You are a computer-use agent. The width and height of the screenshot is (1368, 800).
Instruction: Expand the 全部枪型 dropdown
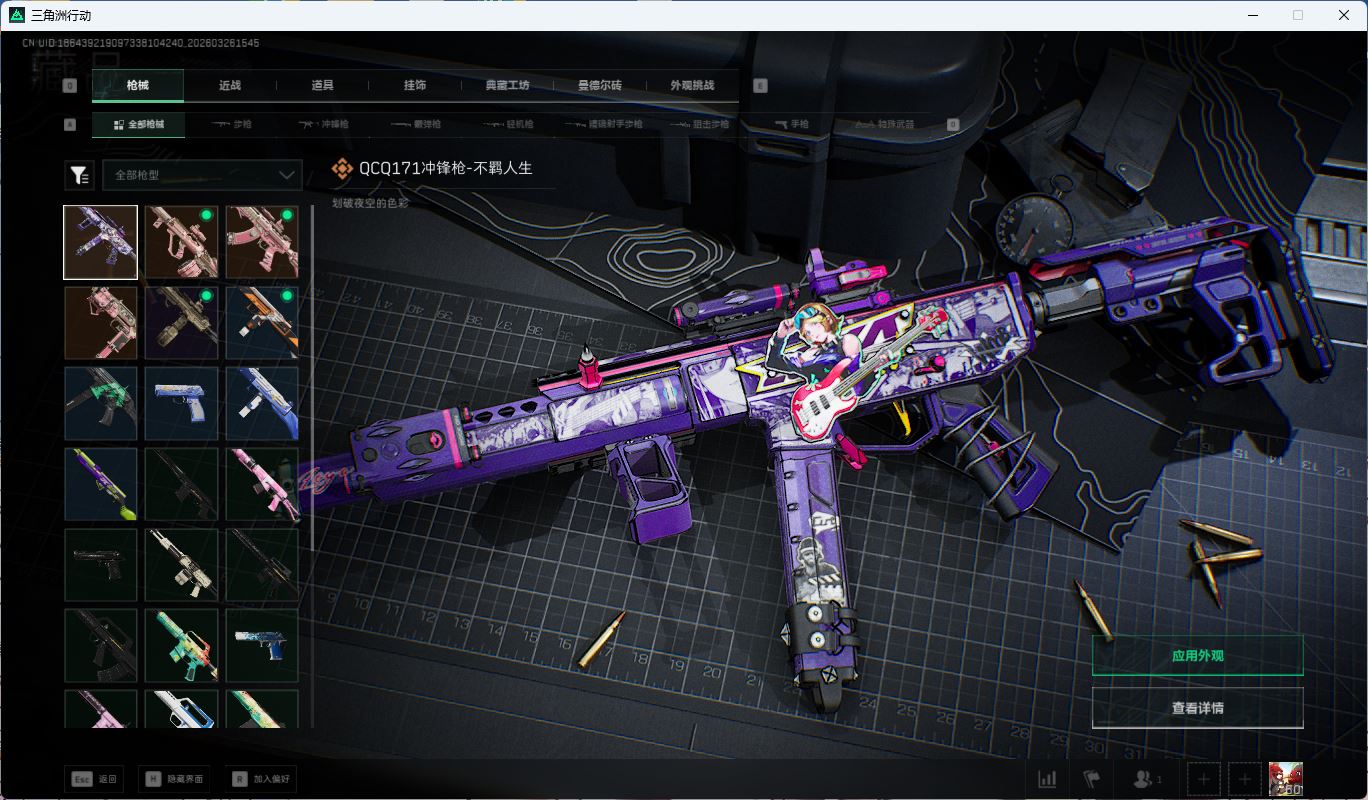point(202,175)
